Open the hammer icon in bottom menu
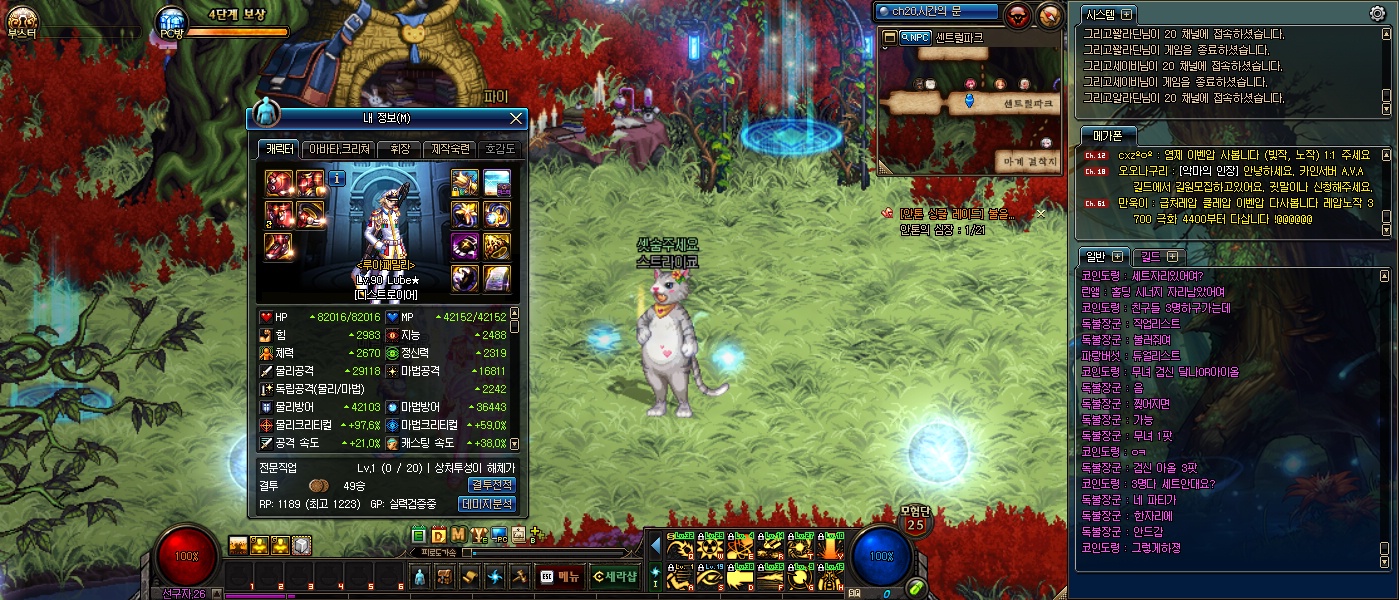Viewport: 1399px width, 600px height. 519,576
